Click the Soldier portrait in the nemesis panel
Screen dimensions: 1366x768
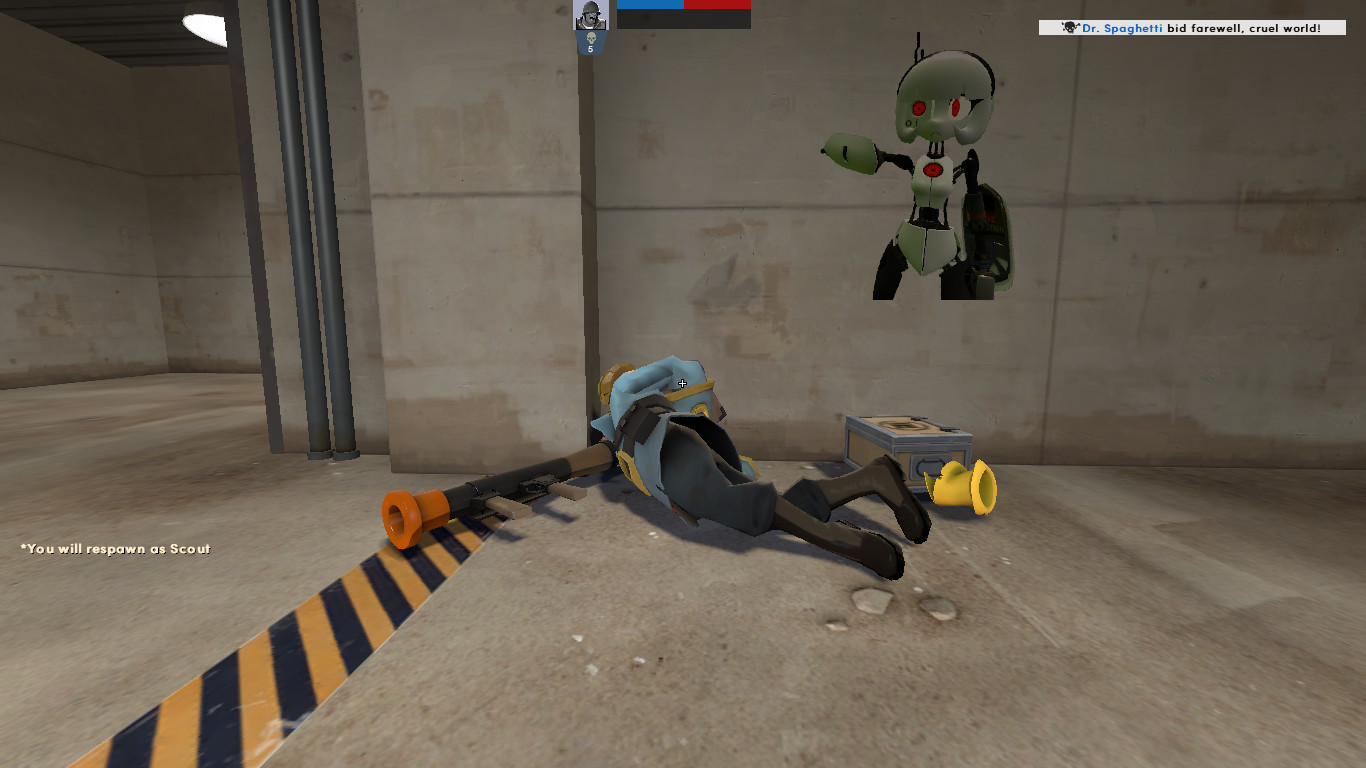pos(591,16)
